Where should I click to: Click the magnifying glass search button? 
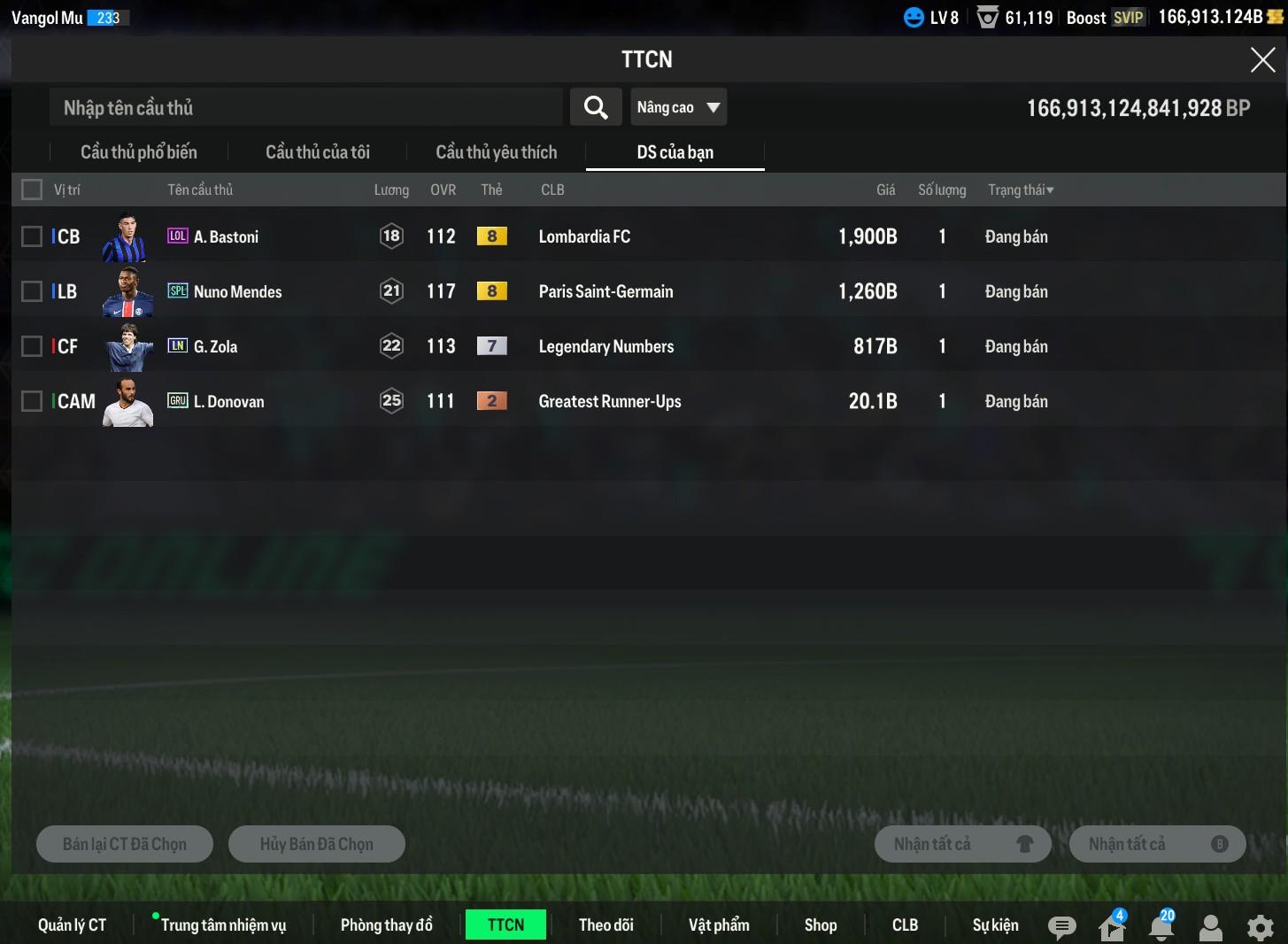click(x=596, y=108)
